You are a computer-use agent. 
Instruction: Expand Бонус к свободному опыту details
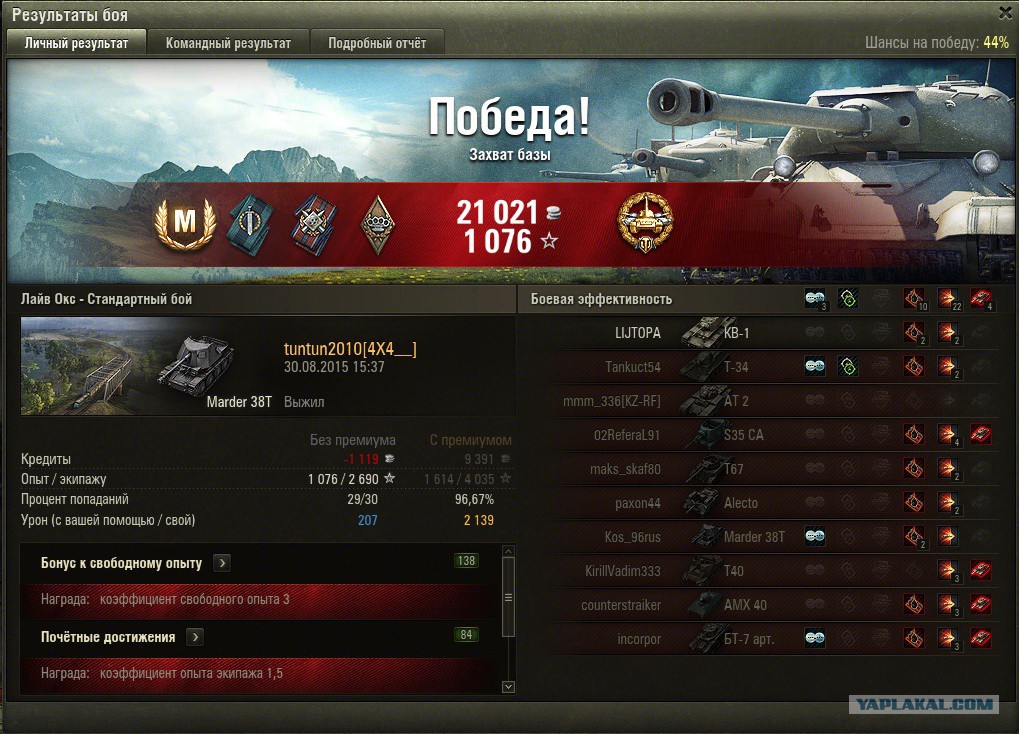222,563
